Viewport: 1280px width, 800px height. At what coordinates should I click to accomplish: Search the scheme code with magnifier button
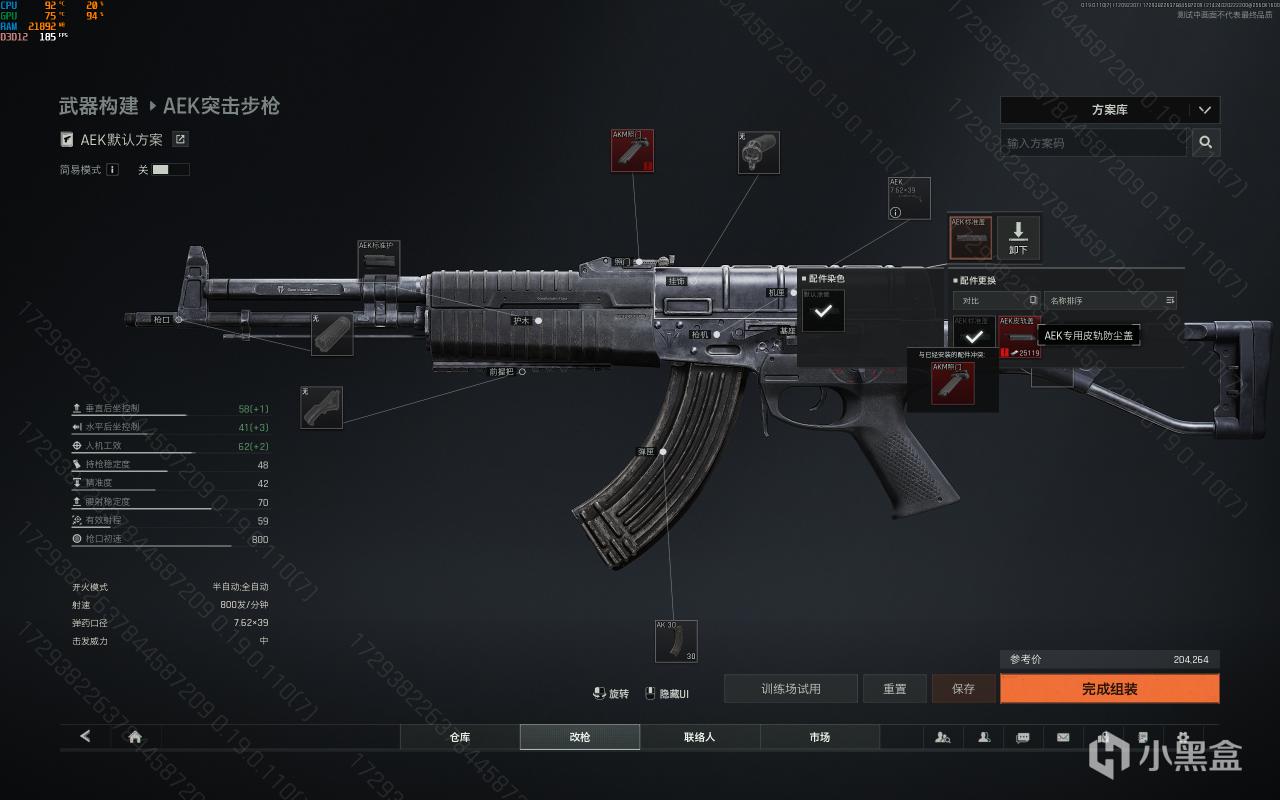1206,143
